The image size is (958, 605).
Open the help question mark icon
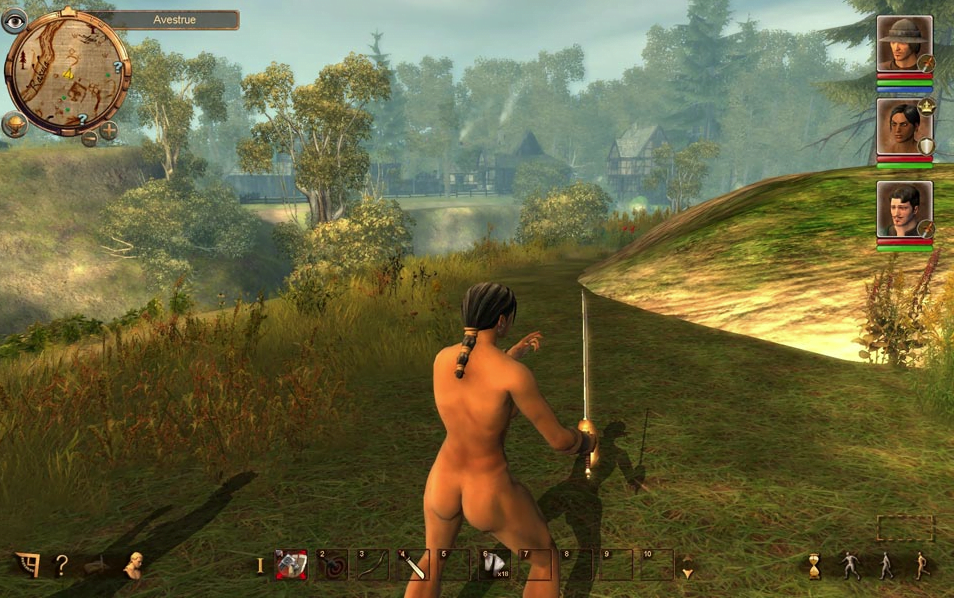(61, 565)
